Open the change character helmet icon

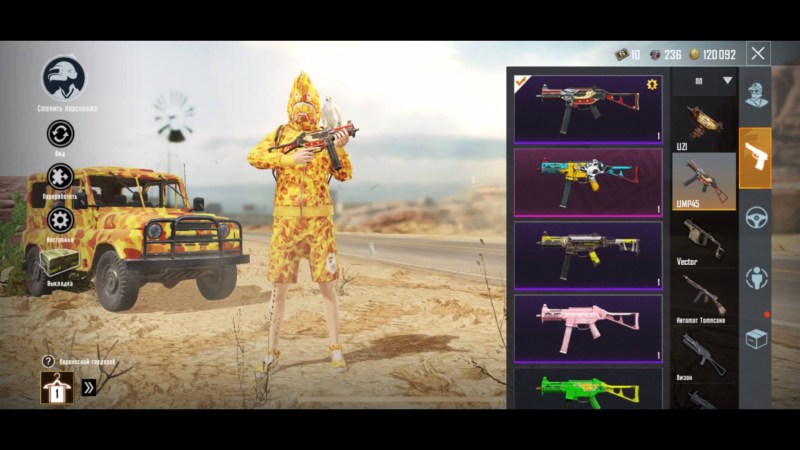pos(63,78)
